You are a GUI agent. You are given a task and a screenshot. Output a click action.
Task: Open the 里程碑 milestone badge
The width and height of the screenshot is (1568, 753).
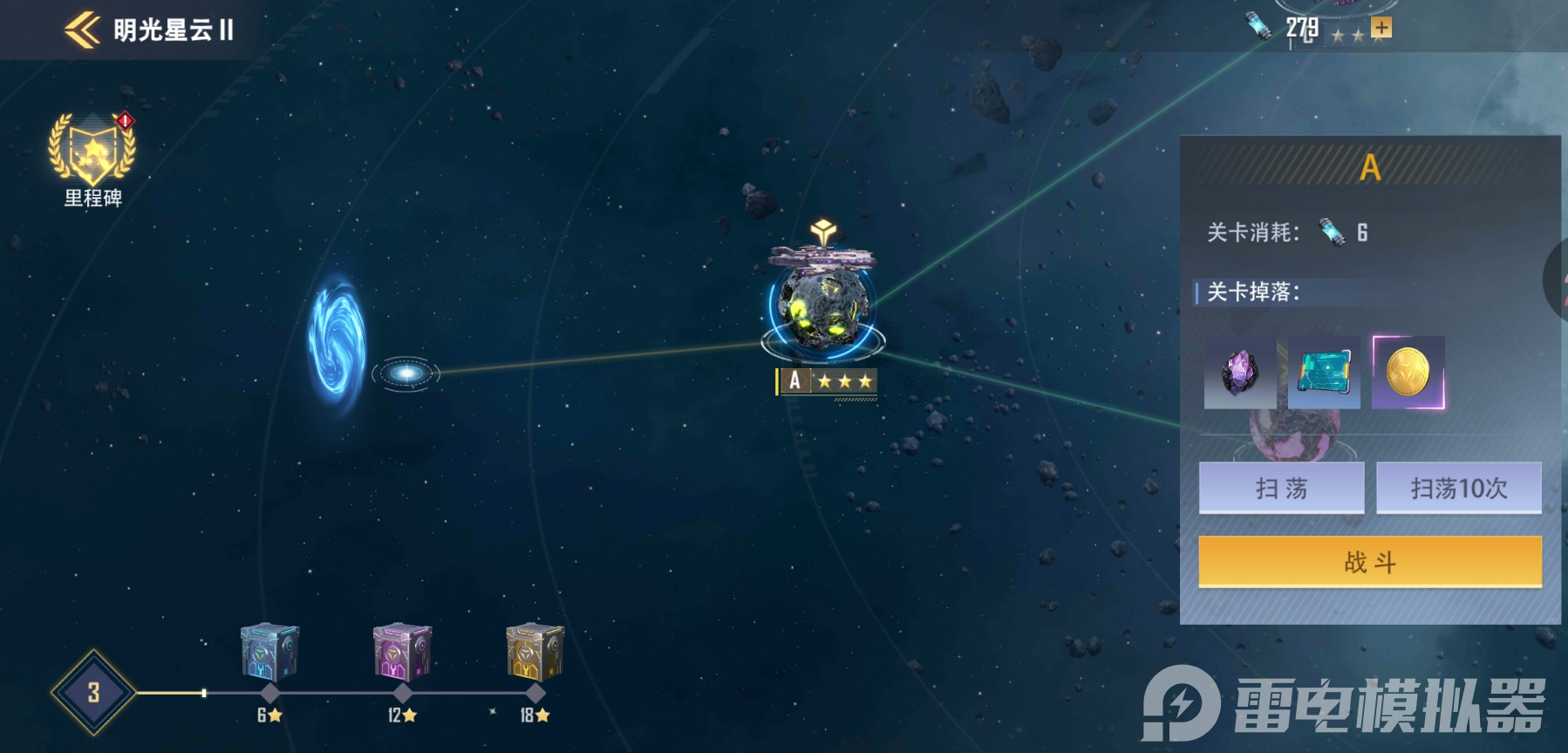[92, 152]
